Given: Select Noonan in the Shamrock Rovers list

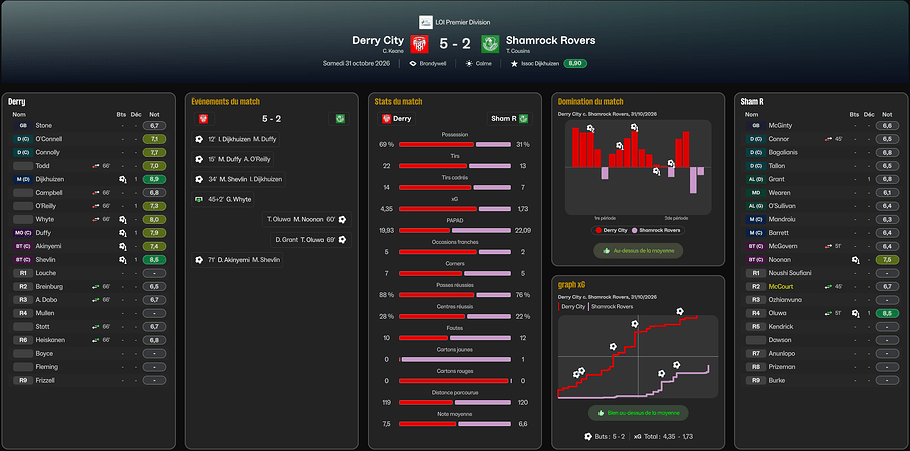Looking at the screenshot, I should (x=781, y=259).
